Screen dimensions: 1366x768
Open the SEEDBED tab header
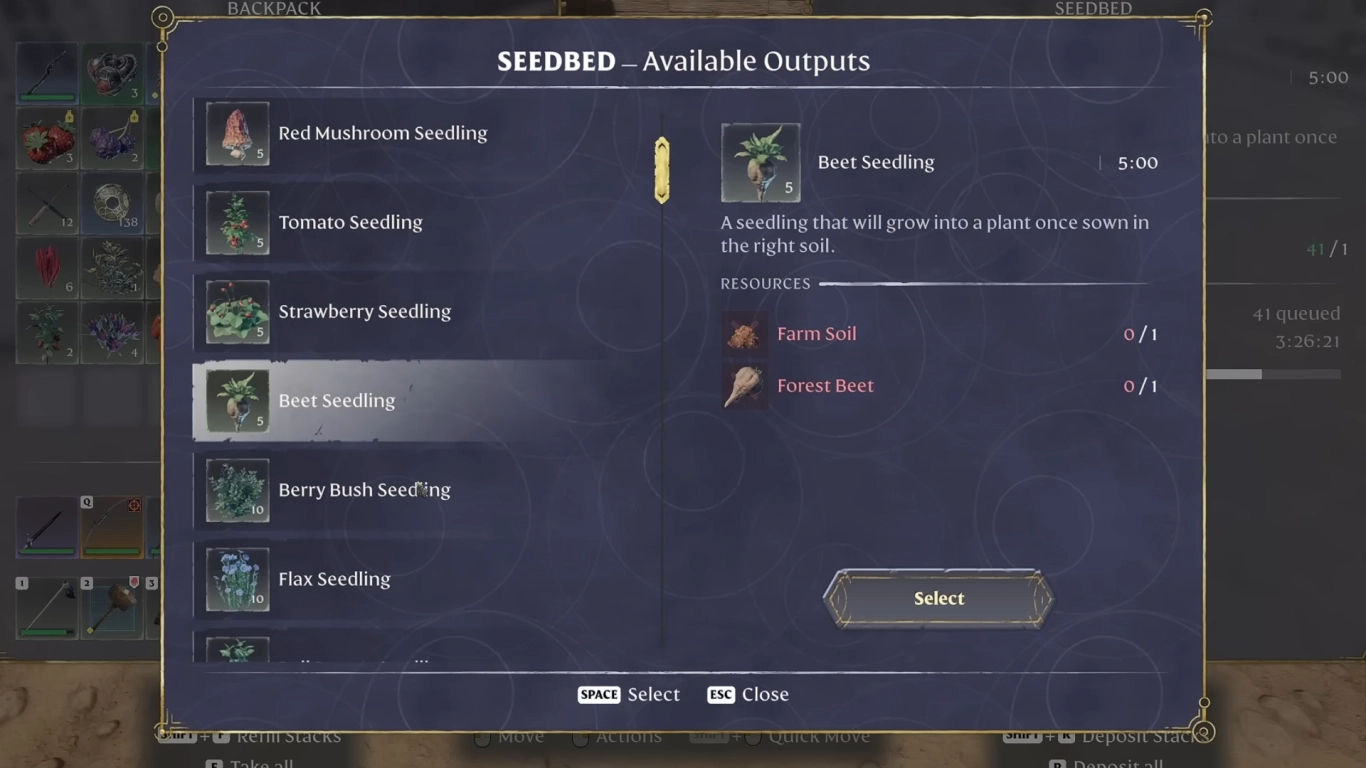click(1093, 9)
